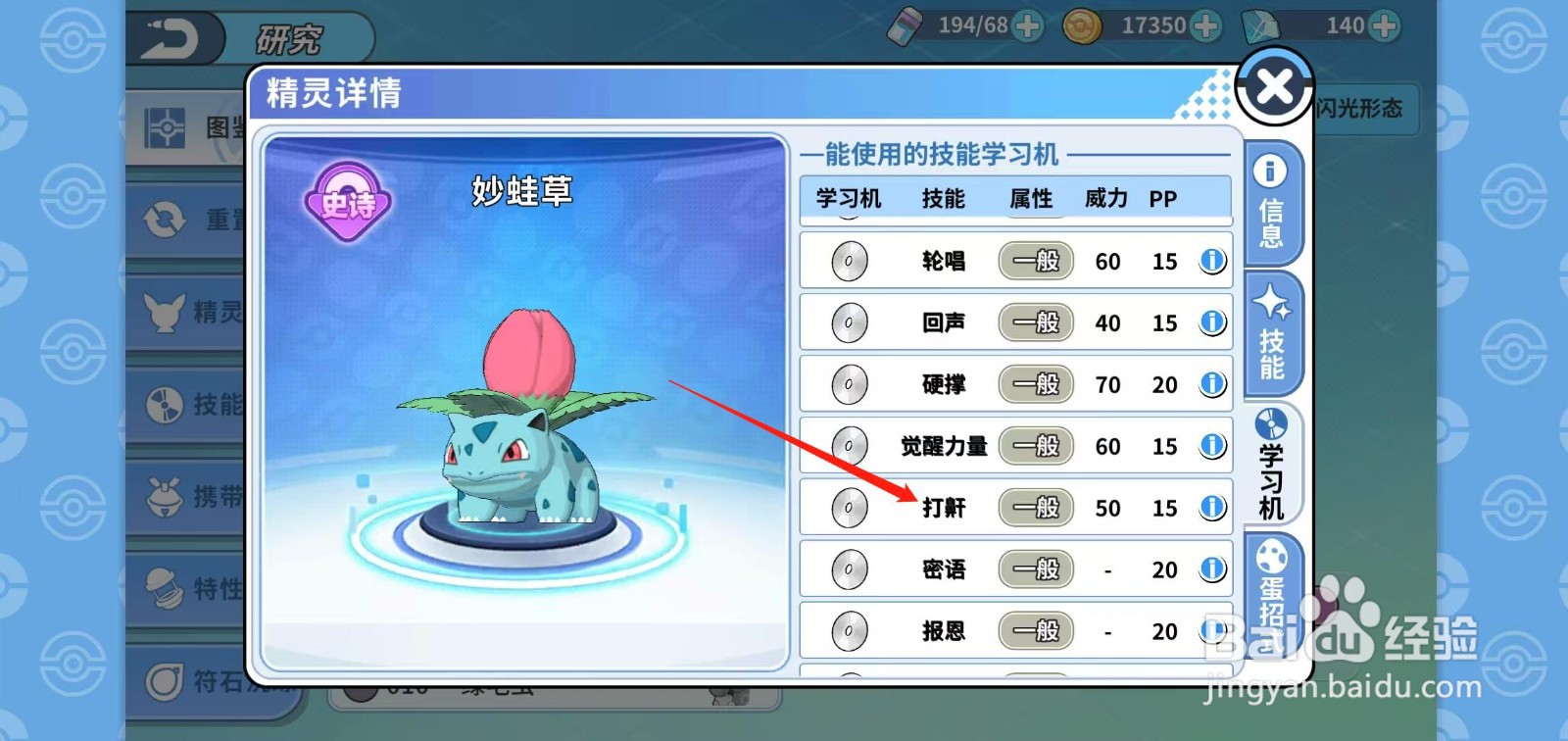This screenshot has width=1568, height=741.
Task: Open the 密语 skill info popup
Action: [1213, 569]
